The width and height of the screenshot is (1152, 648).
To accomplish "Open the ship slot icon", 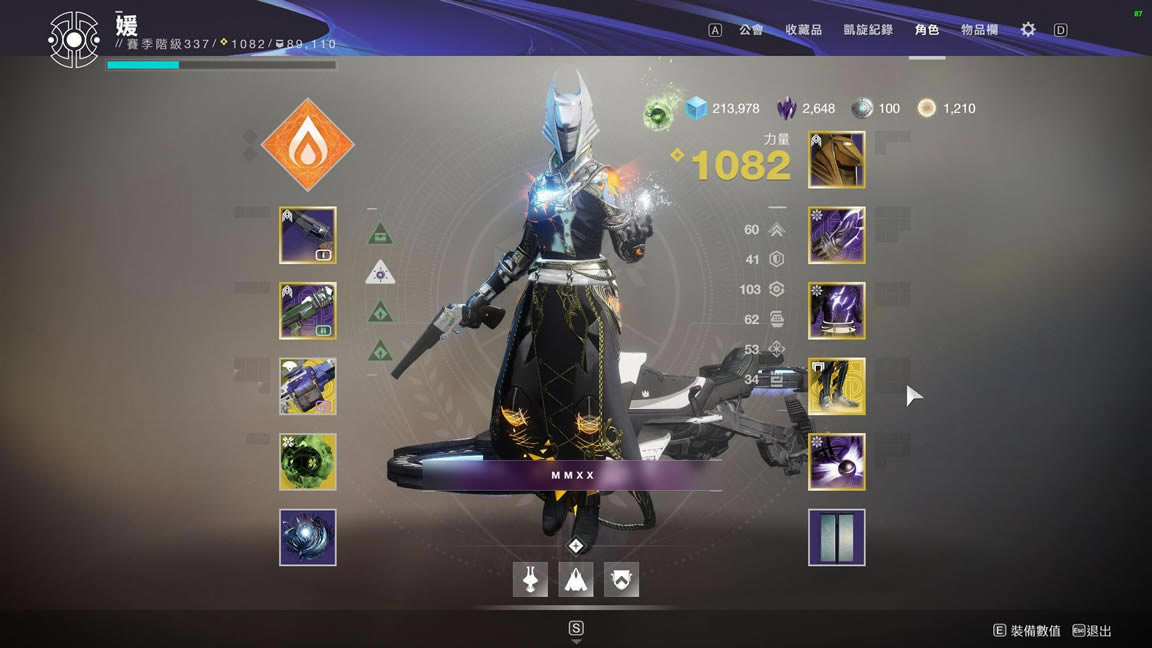I will pyautogui.click(x=576, y=580).
